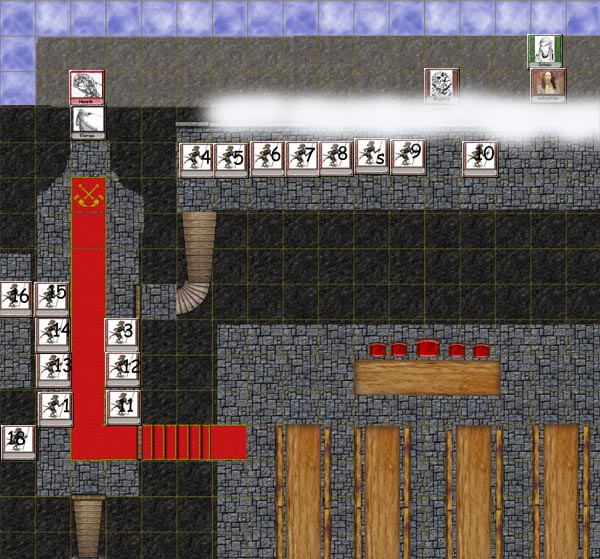Choose the creature token numbered 9
This screenshot has width=600, height=559.
pyautogui.click(x=408, y=156)
